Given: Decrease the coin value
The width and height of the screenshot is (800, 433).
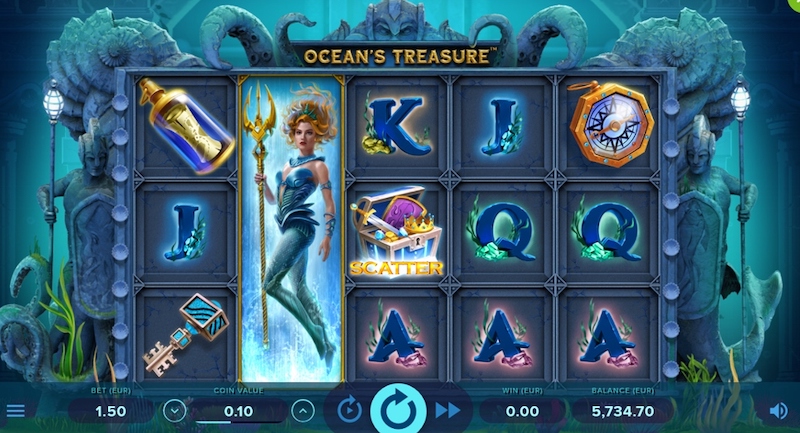Looking at the screenshot, I should point(175,410).
